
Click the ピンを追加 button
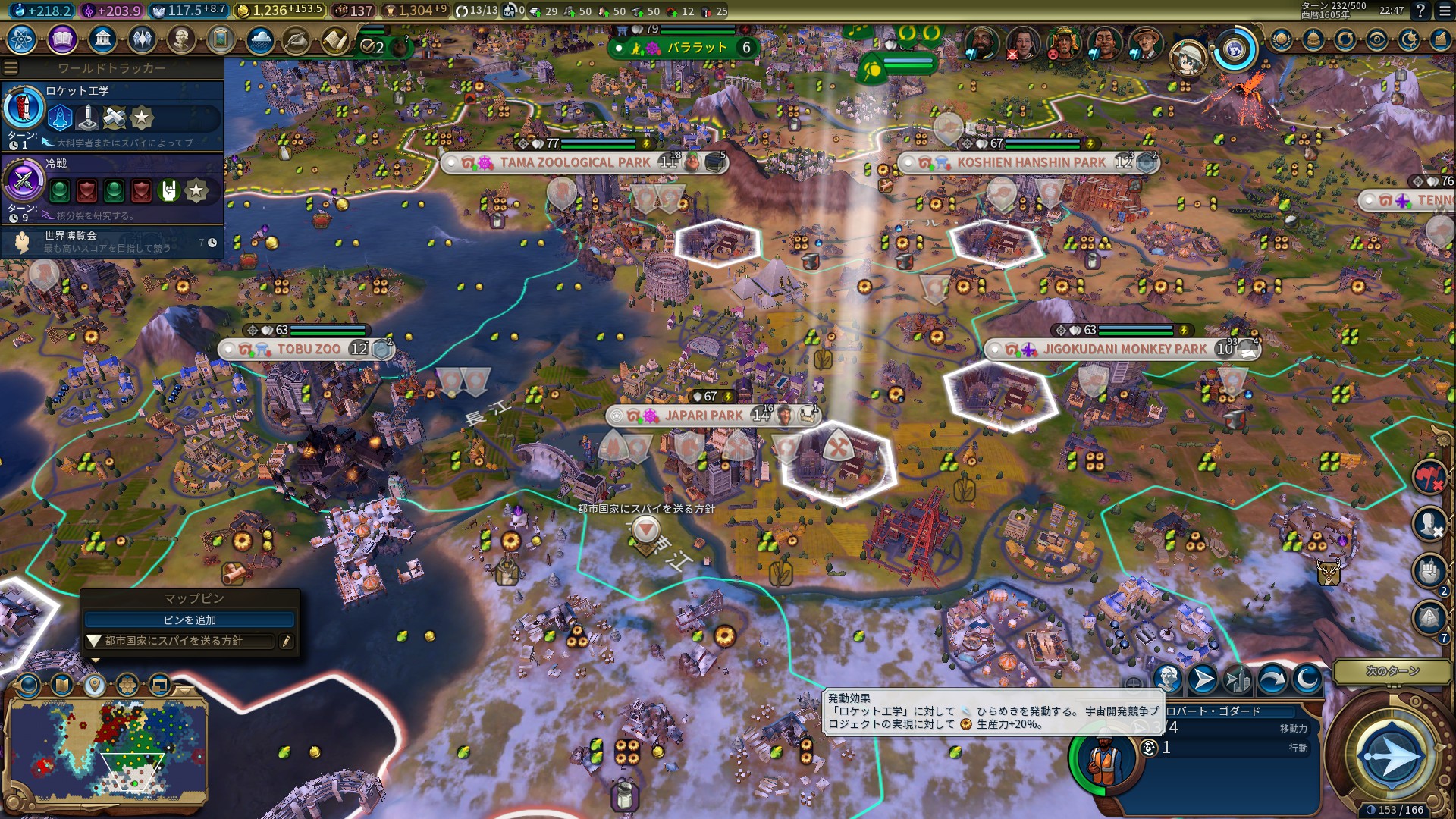pyautogui.click(x=190, y=620)
